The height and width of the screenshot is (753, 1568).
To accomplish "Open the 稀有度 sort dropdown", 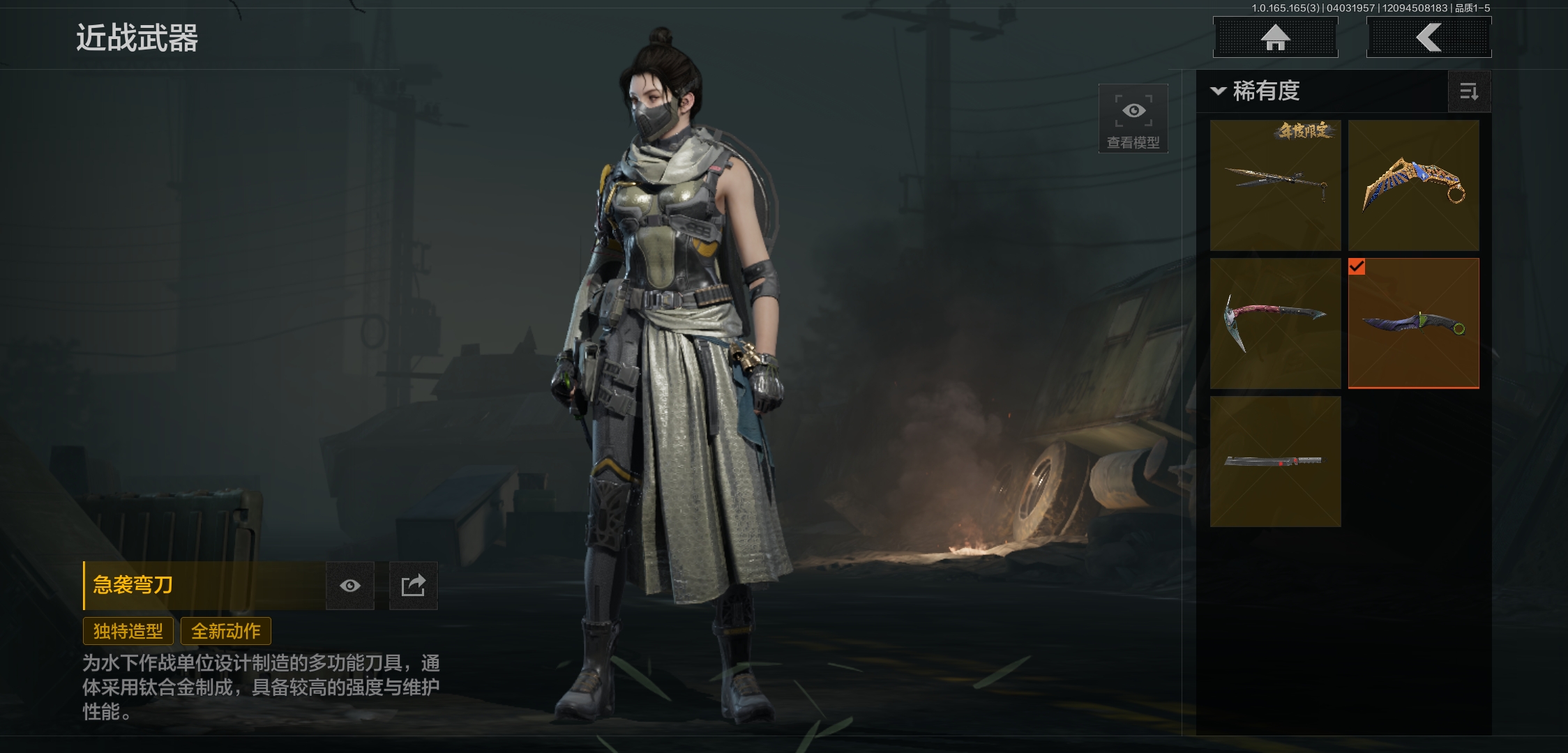I will pyautogui.click(x=1256, y=91).
